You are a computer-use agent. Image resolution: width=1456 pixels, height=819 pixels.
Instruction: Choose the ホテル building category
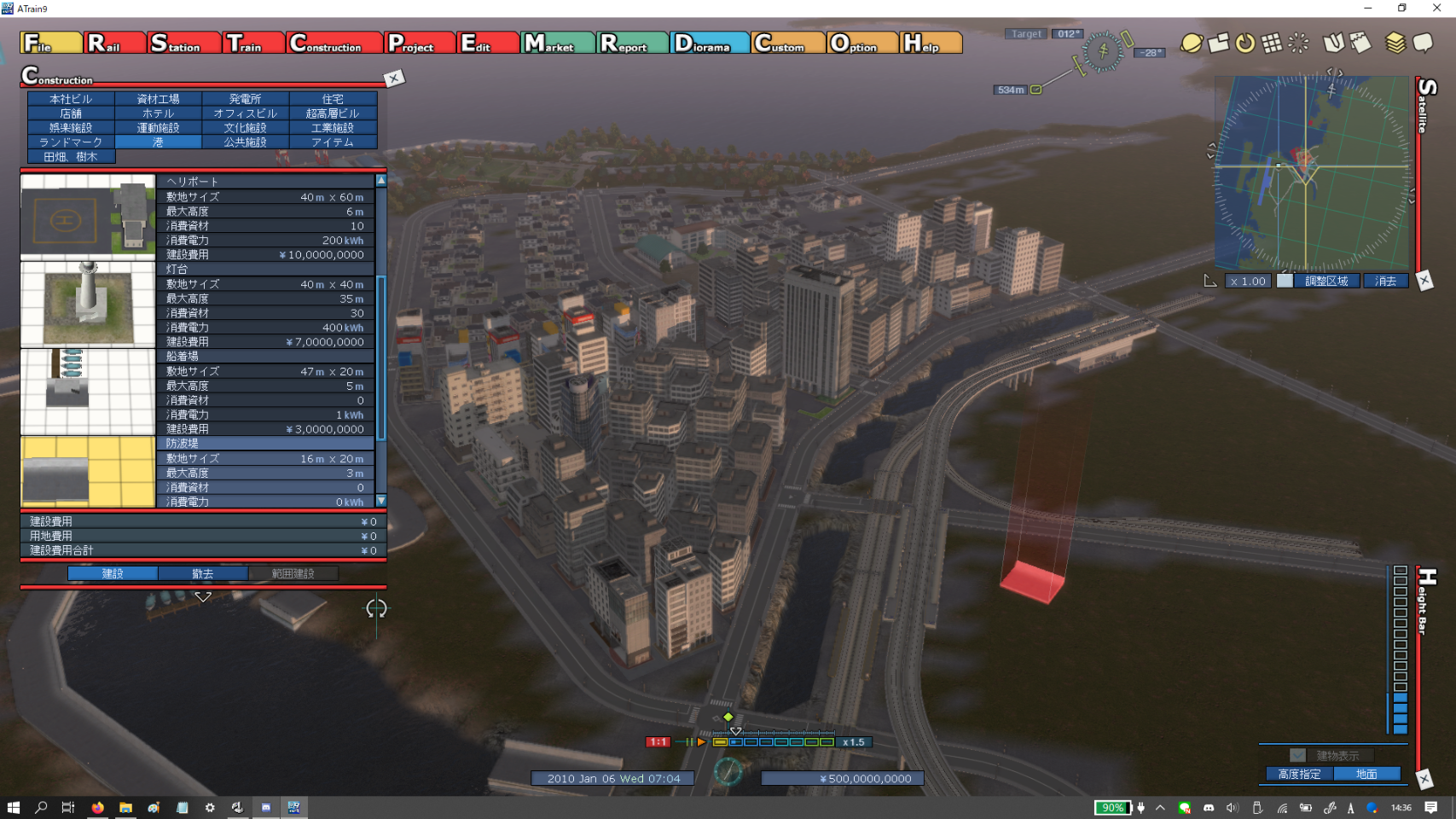(158, 113)
